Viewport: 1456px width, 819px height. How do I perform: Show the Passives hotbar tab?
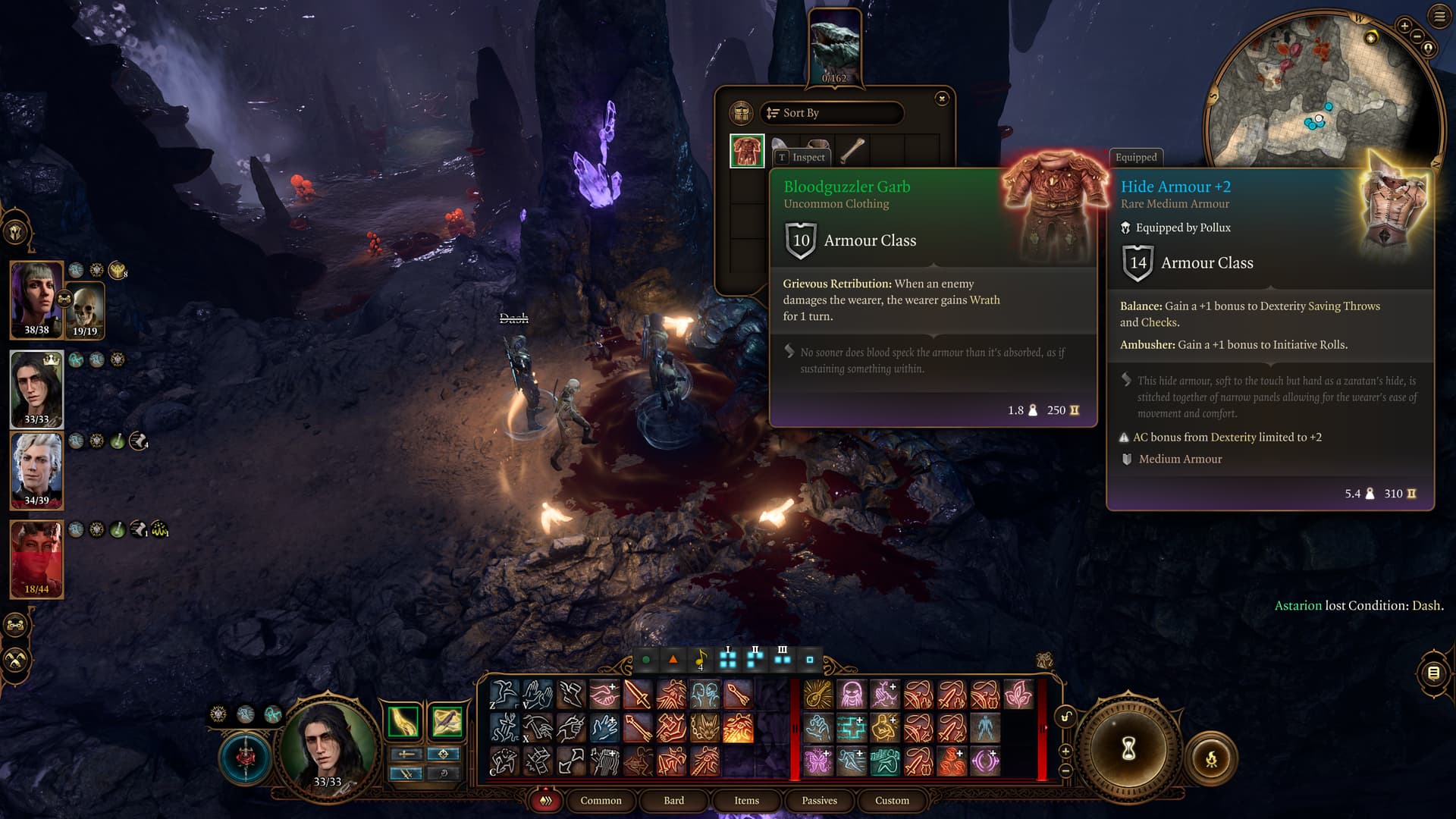click(x=819, y=800)
